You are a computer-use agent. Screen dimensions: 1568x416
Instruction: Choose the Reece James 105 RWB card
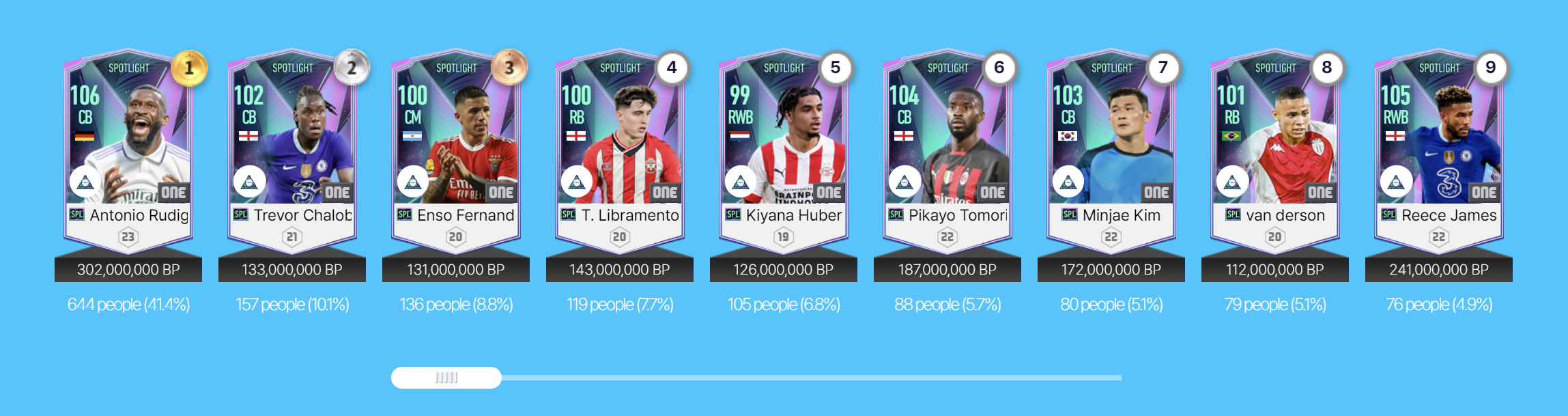pyautogui.click(x=1439, y=152)
